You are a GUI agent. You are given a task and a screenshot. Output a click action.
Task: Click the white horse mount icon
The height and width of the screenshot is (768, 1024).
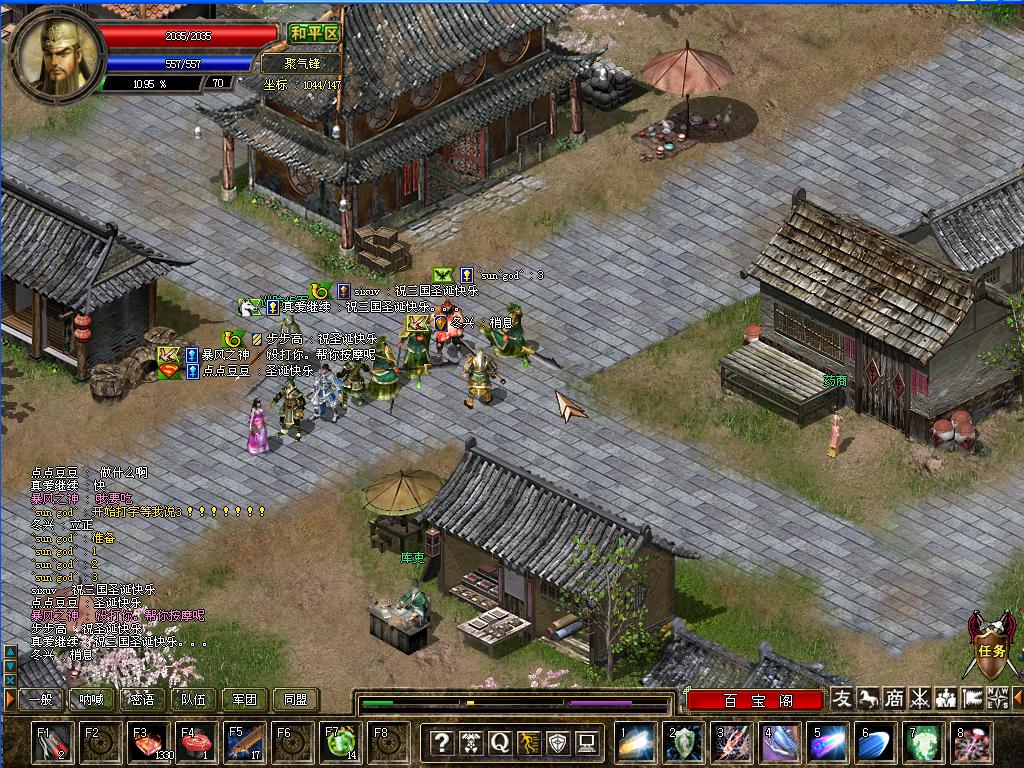click(x=869, y=698)
